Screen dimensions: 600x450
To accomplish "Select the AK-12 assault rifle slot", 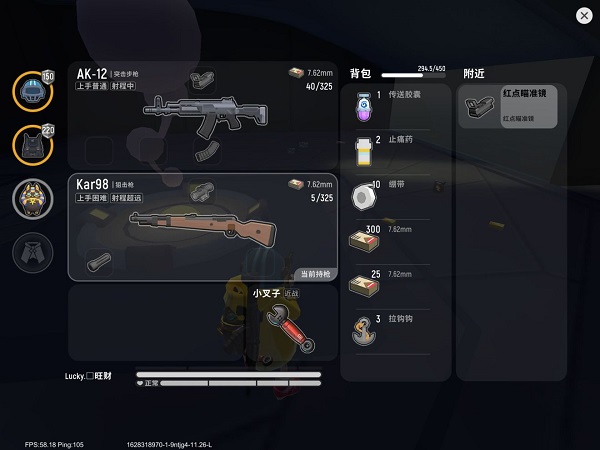I will (200, 113).
